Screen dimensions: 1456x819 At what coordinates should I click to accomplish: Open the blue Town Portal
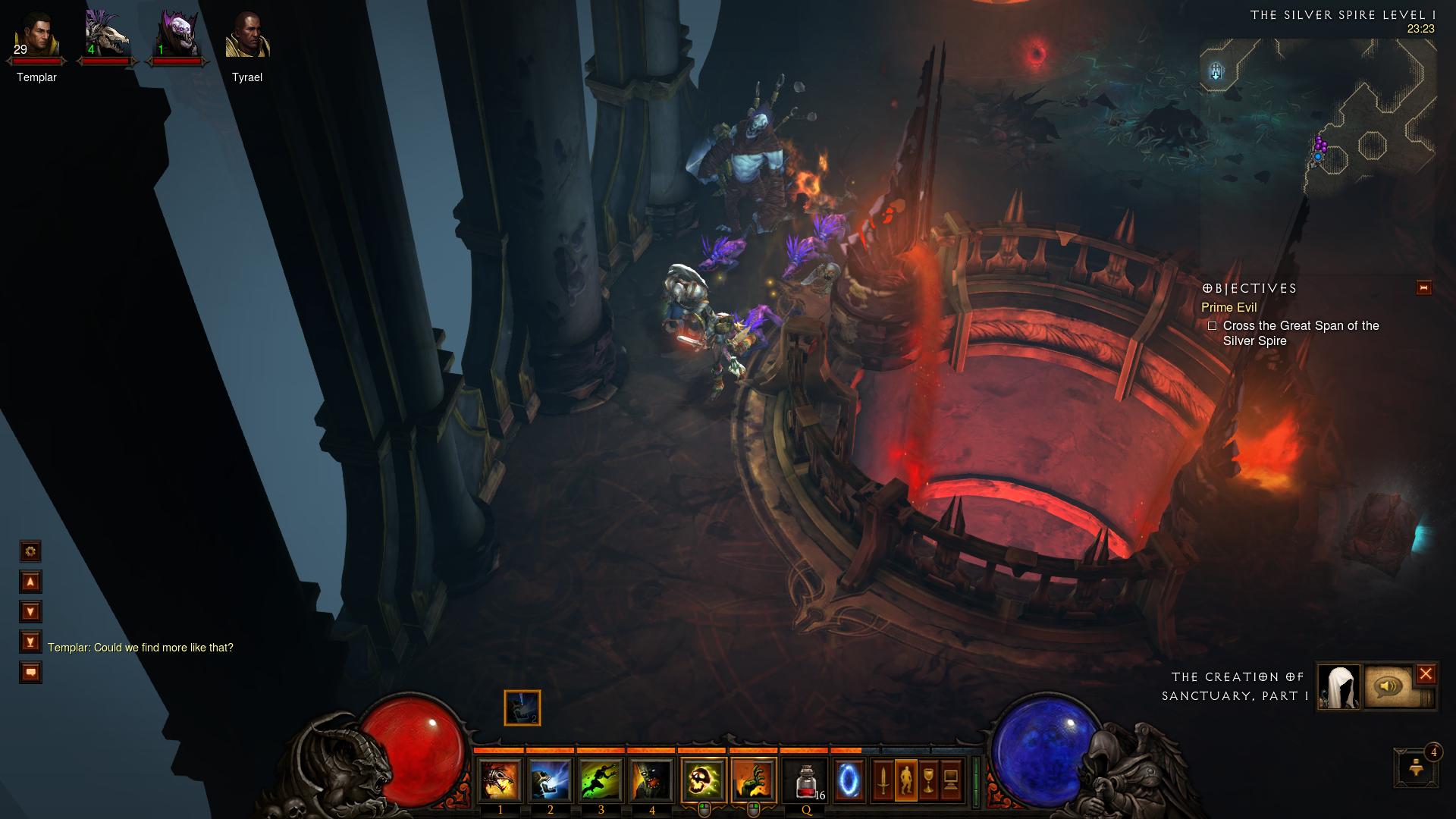click(x=849, y=780)
